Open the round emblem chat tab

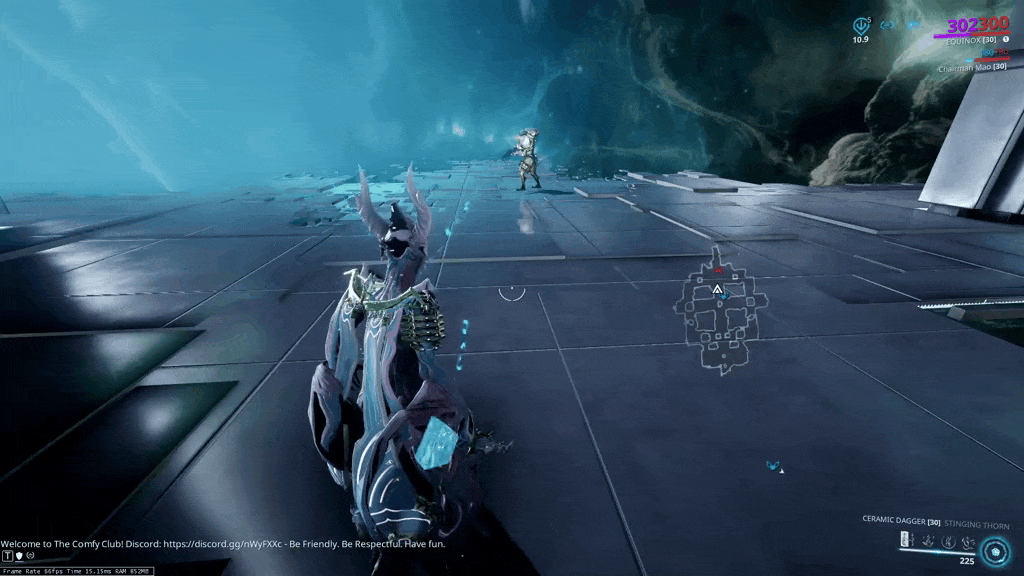pos(31,555)
